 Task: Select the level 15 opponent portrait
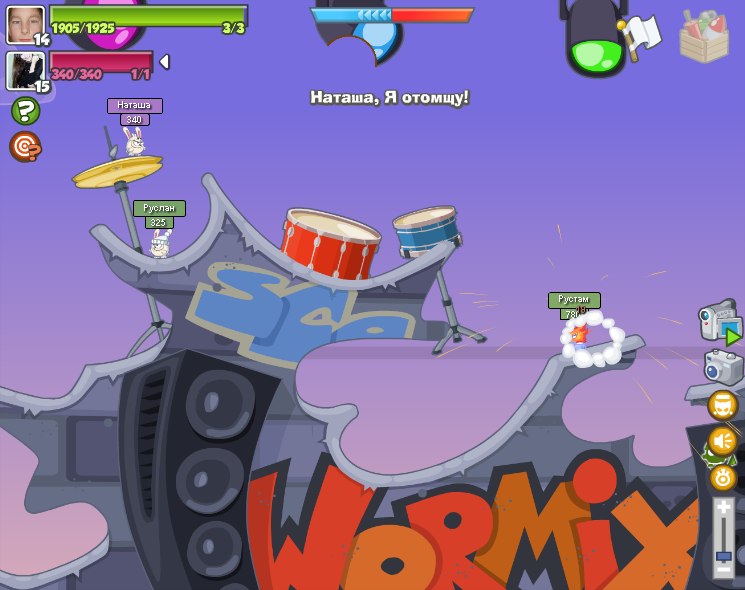tap(25, 70)
